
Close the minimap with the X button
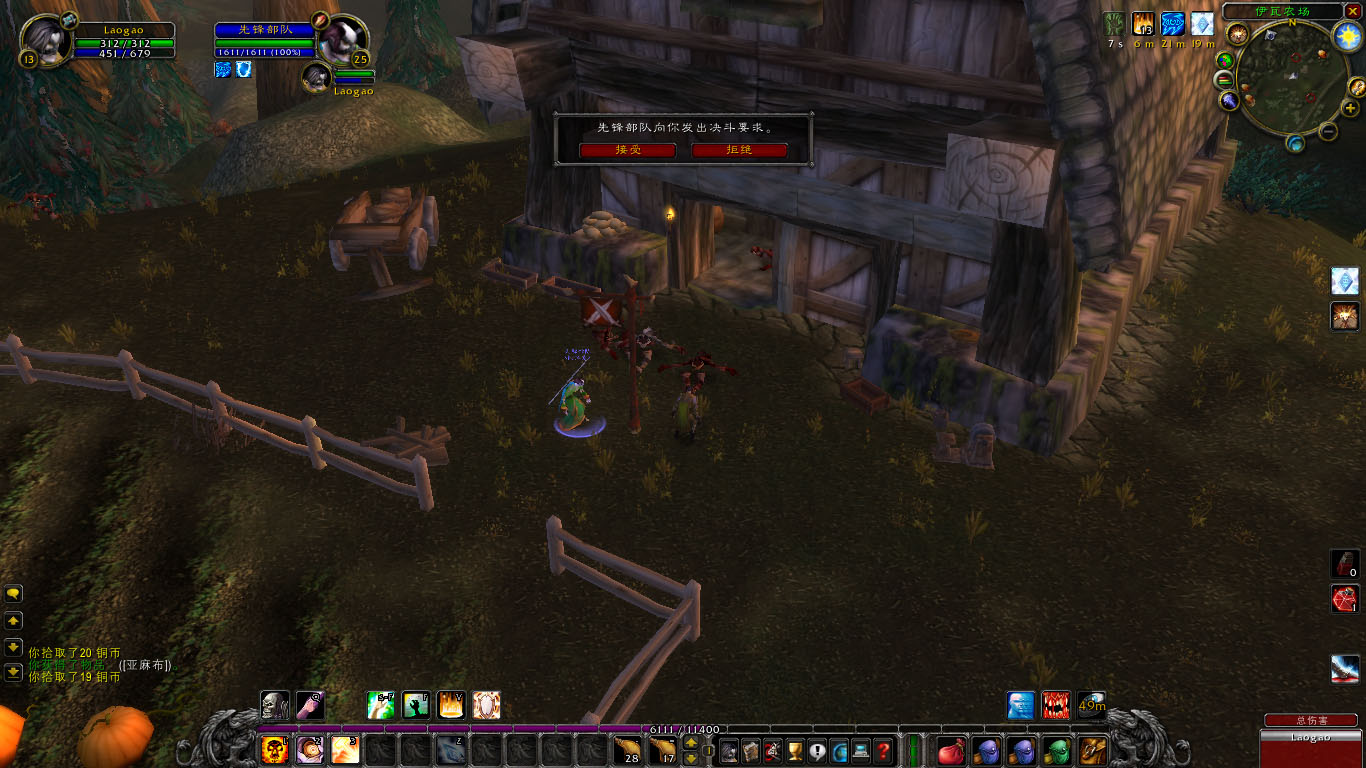pos(1352,11)
